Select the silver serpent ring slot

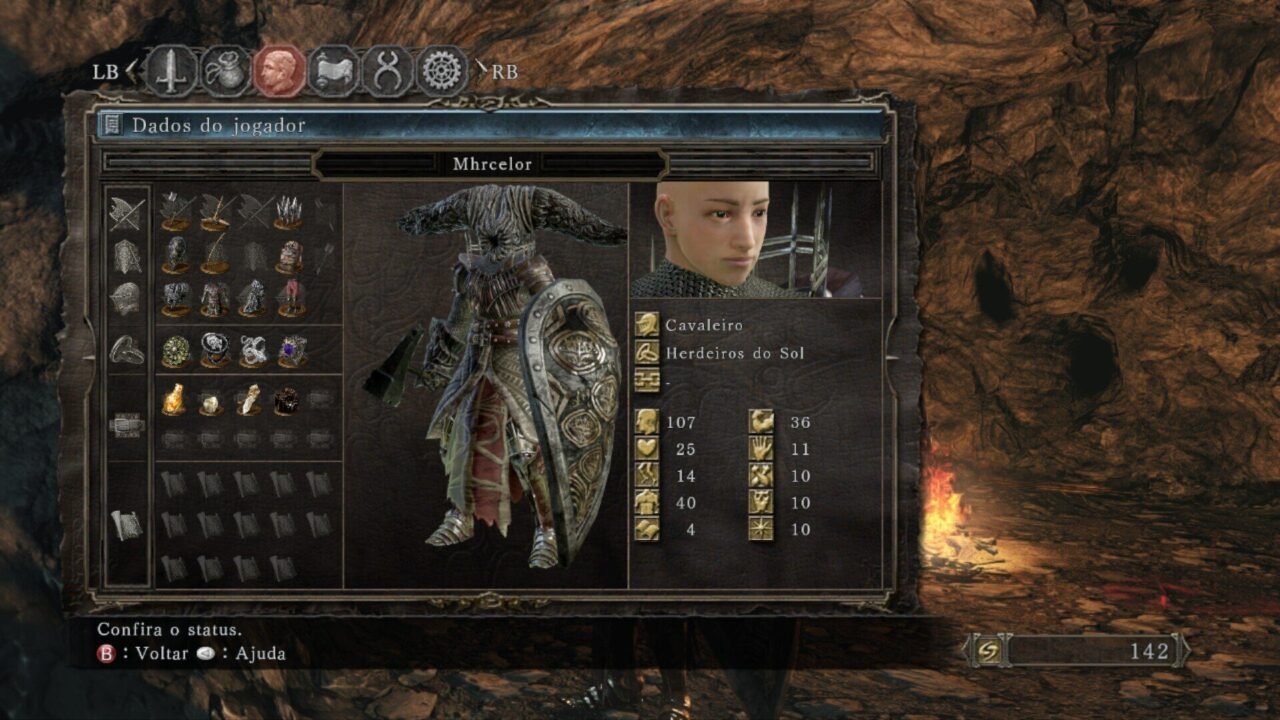coord(253,350)
